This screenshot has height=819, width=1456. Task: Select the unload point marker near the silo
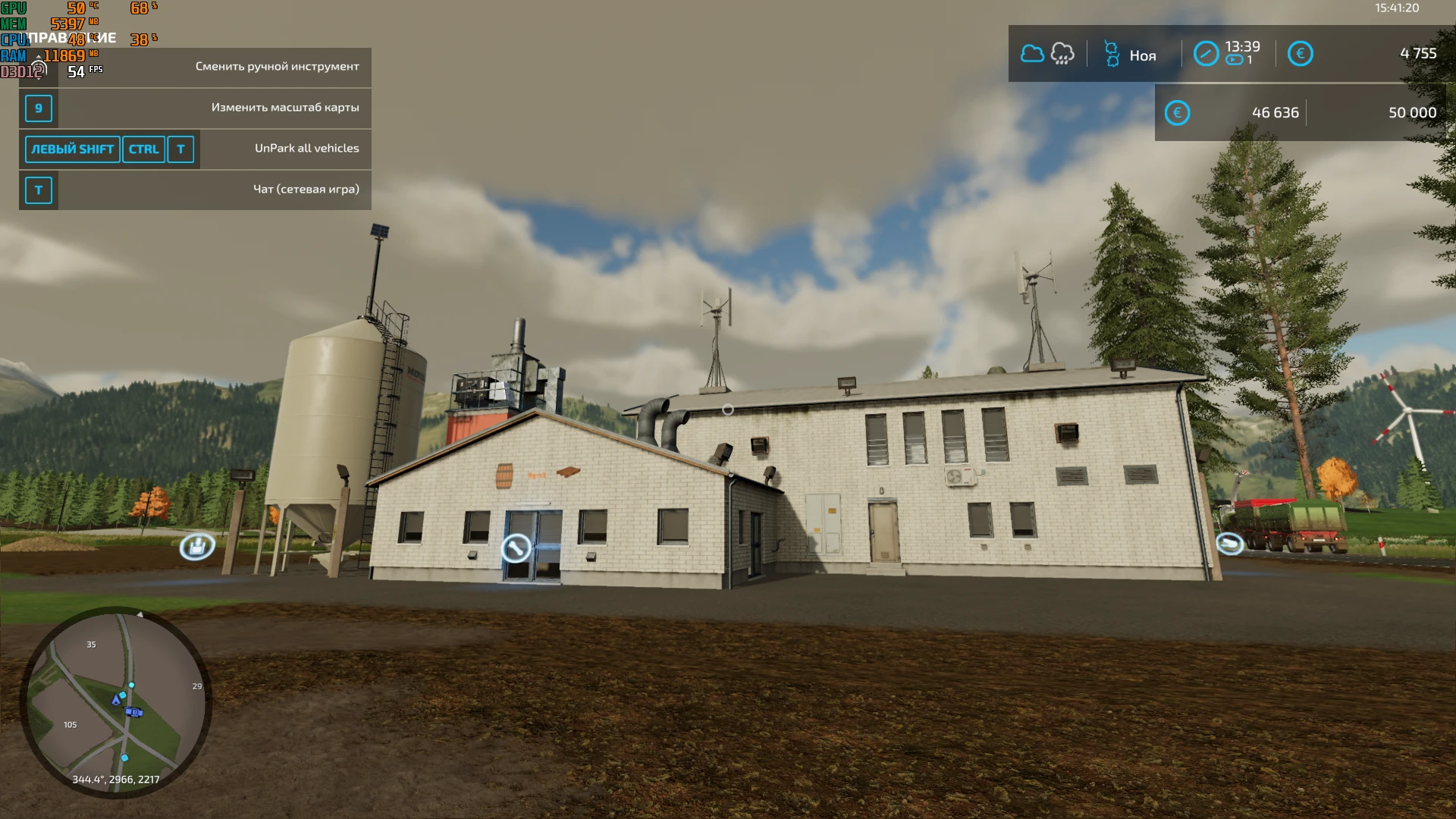(196, 545)
